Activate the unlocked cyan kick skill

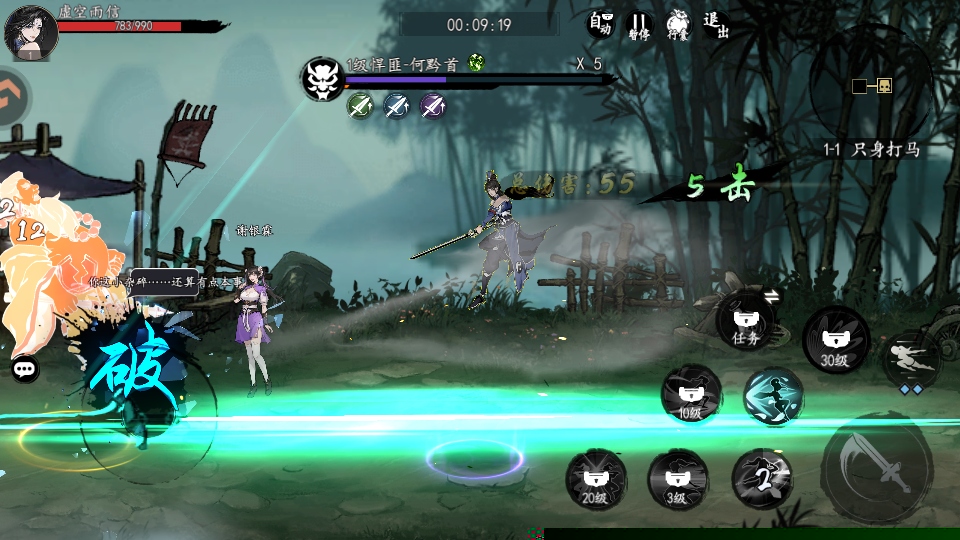tap(773, 396)
